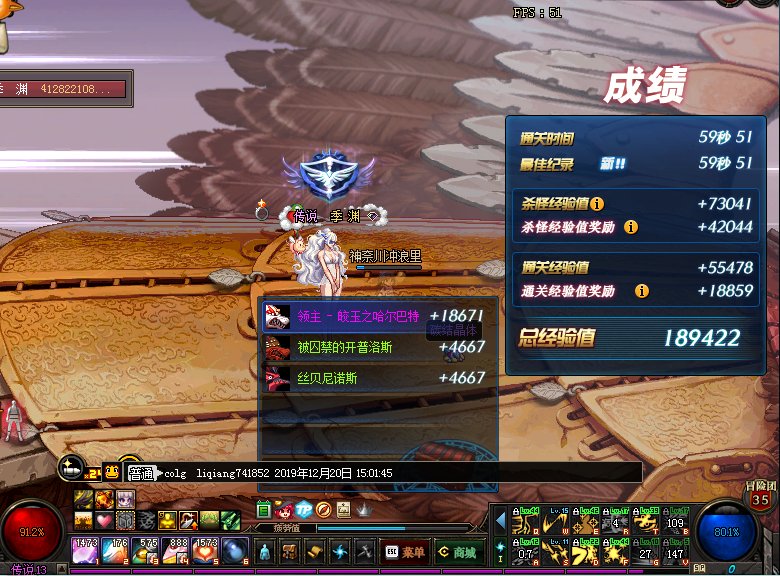780x576 pixels.
Task: Open the blue TP icon
Action: (303, 510)
